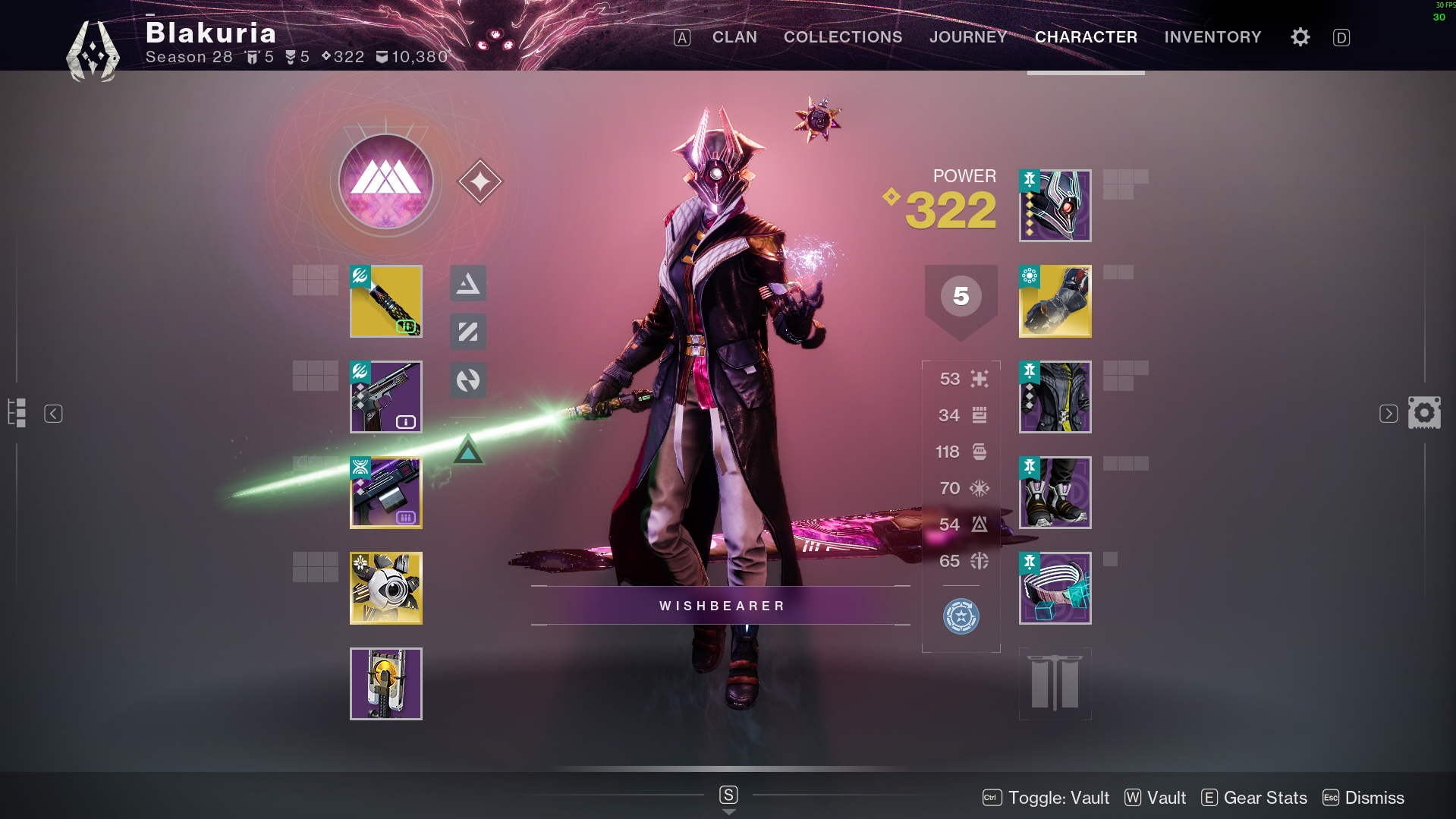The height and width of the screenshot is (819, 1456).
Task: Choose the equipped boots slot
Action: coord(1055,493)
